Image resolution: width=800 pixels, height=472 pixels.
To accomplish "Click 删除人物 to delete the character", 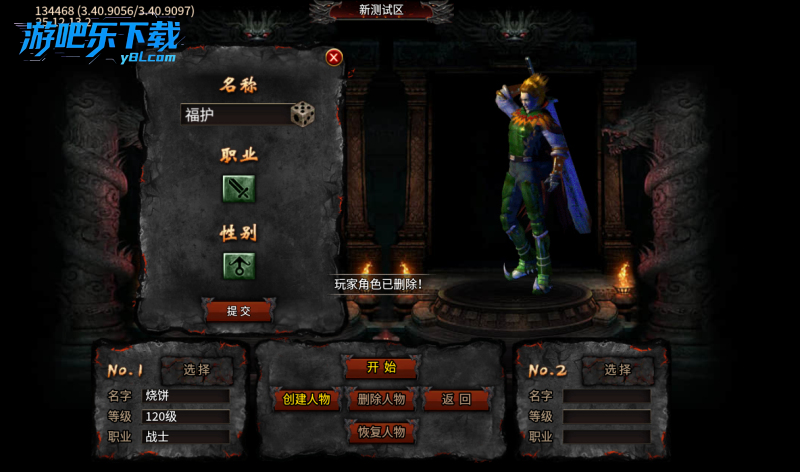I will point(381,399).
